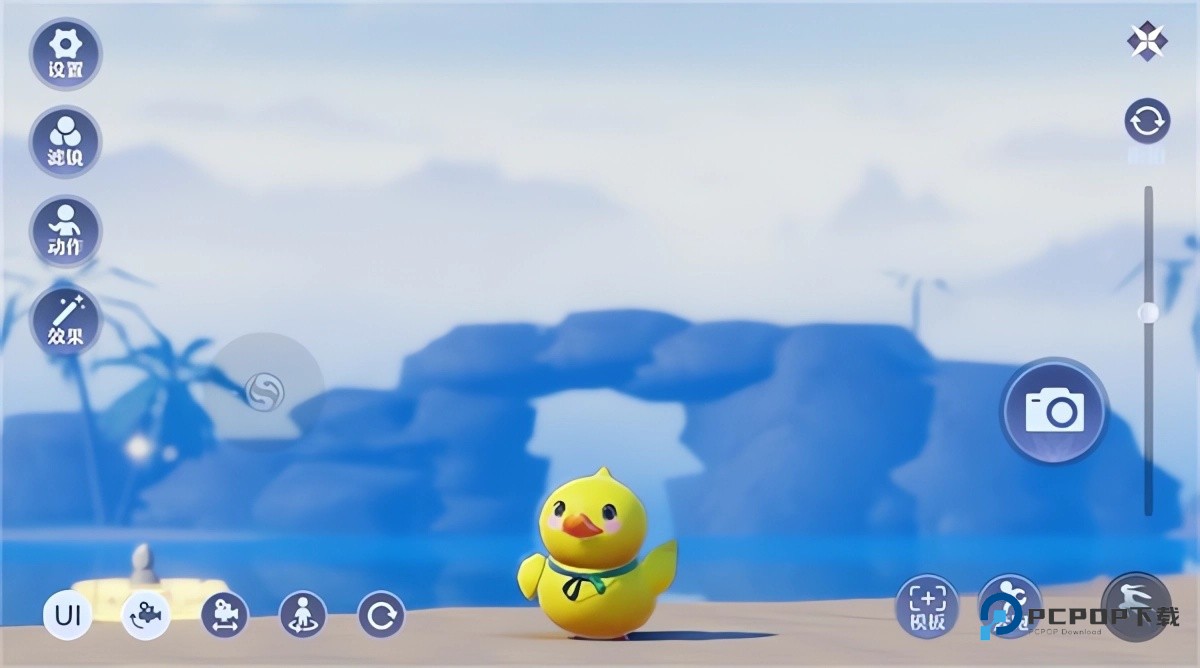The height and width of the screenshot is (668, 1200).
Task: Take a photo with the camera shutter
Action: click(x=1054, y=411)
